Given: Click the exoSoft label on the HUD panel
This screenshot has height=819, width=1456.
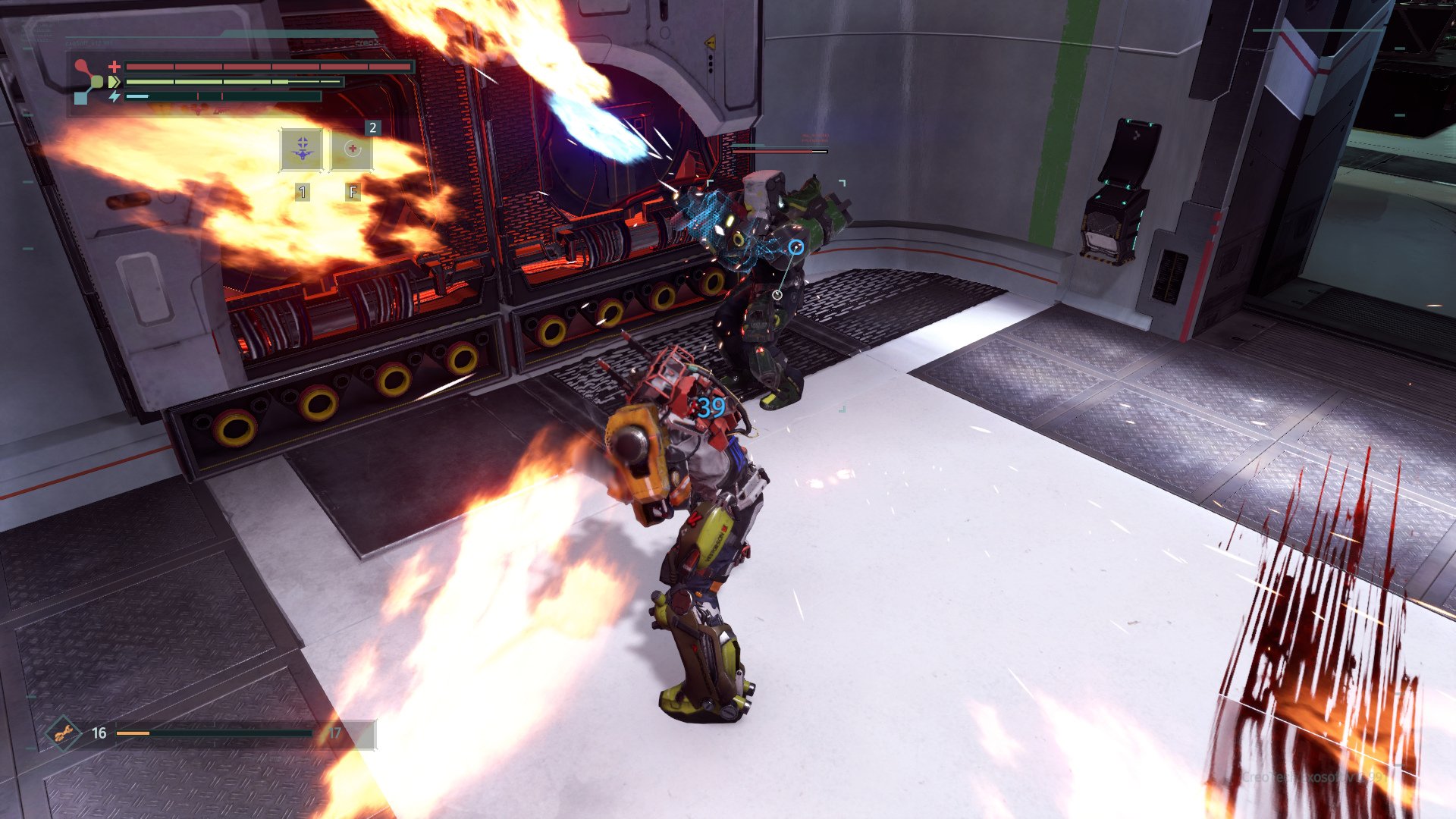Looking at the screenshot, I should click(x=87, y=42).
